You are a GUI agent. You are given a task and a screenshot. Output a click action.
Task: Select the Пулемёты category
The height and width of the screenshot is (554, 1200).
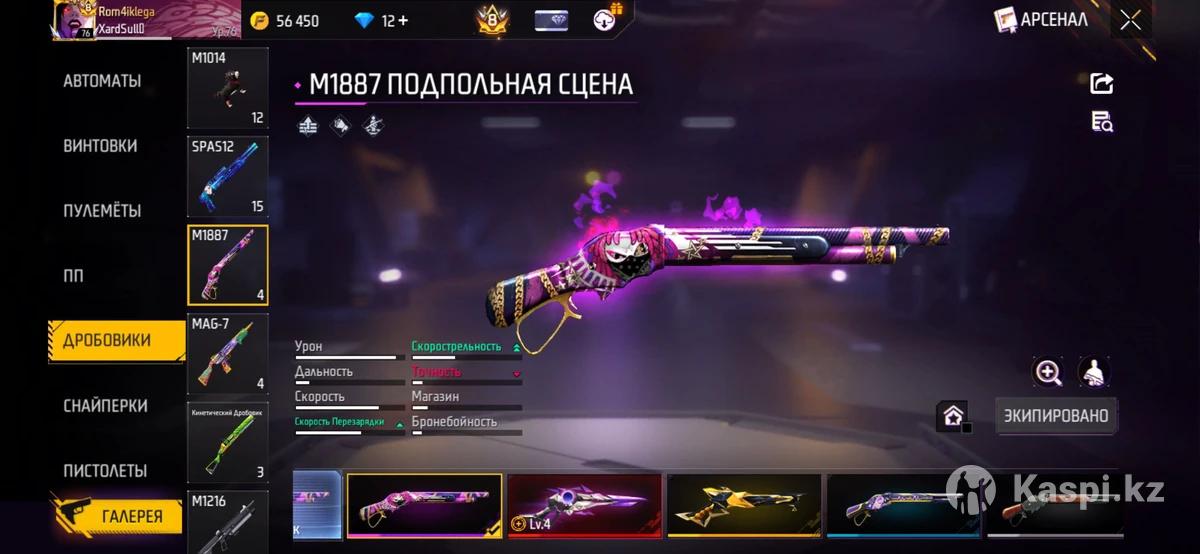[x=102, y=211]
